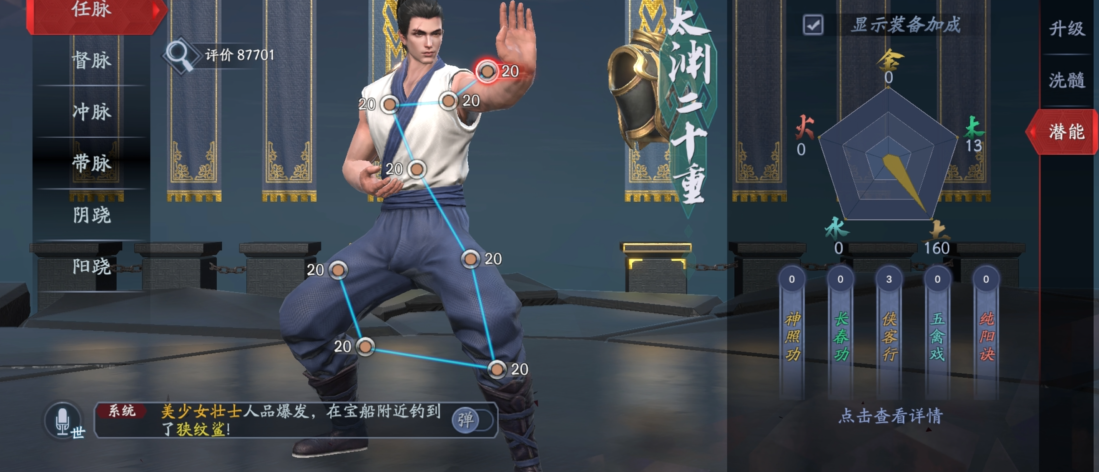
Task: Tap the microphone voice chat icon
Action: point(62,419)
